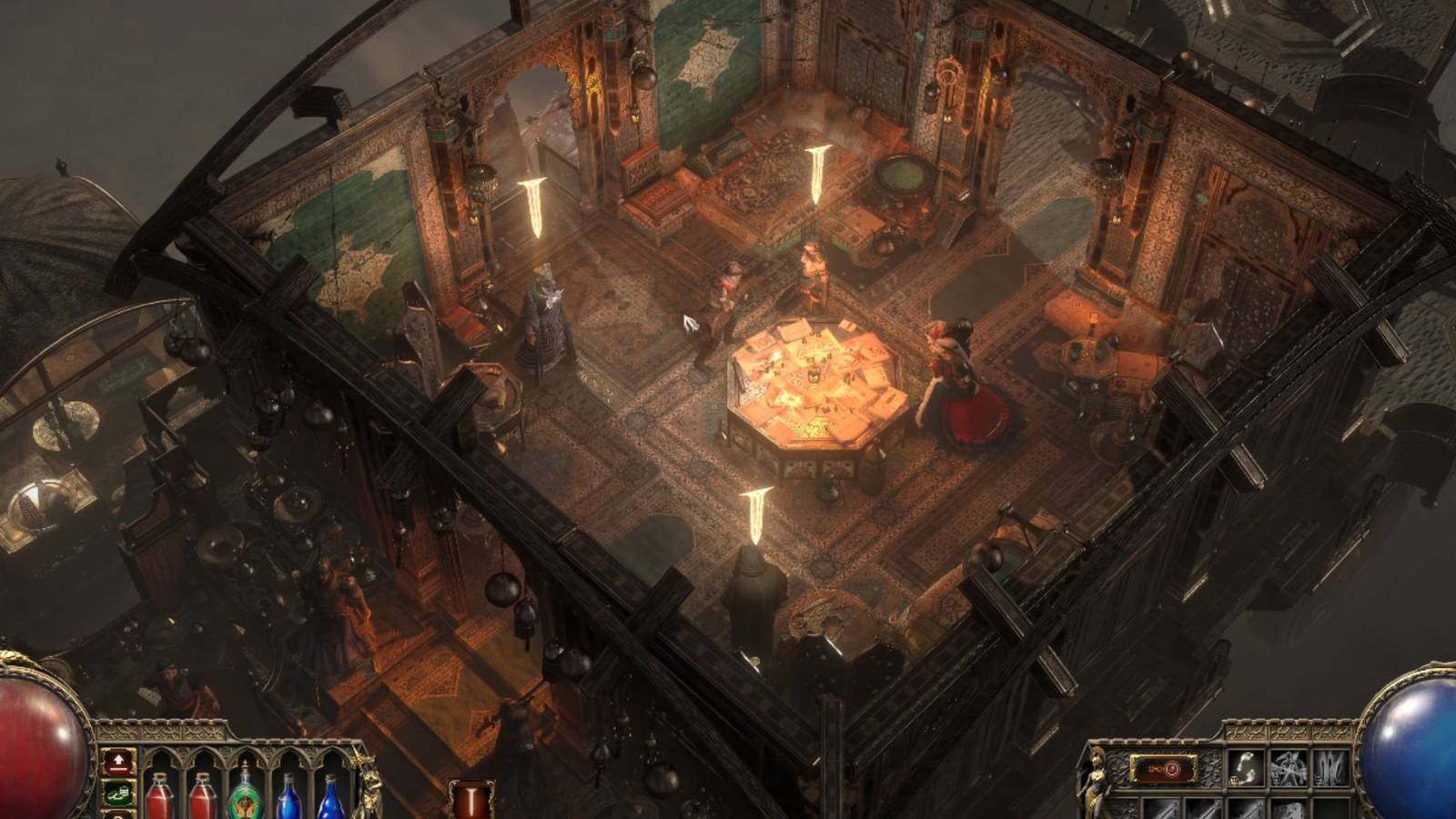Open the green scroll icon beside the flask belt
Viewport: 1456px width, 819px height.
pyautogui.click(x=119, y=794)
